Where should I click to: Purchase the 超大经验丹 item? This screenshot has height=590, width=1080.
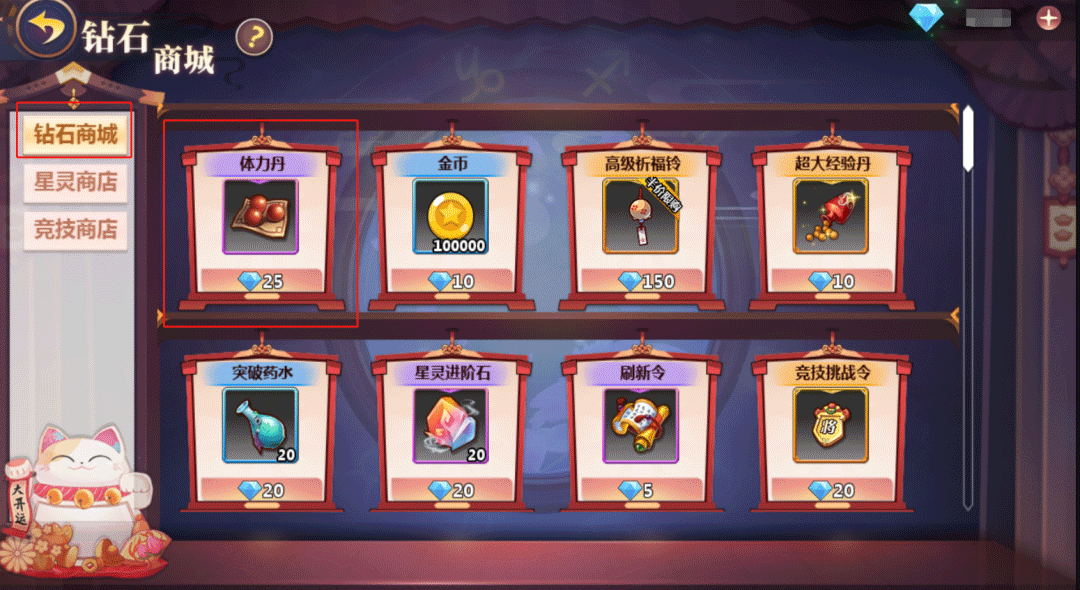[x=830, y=217]
